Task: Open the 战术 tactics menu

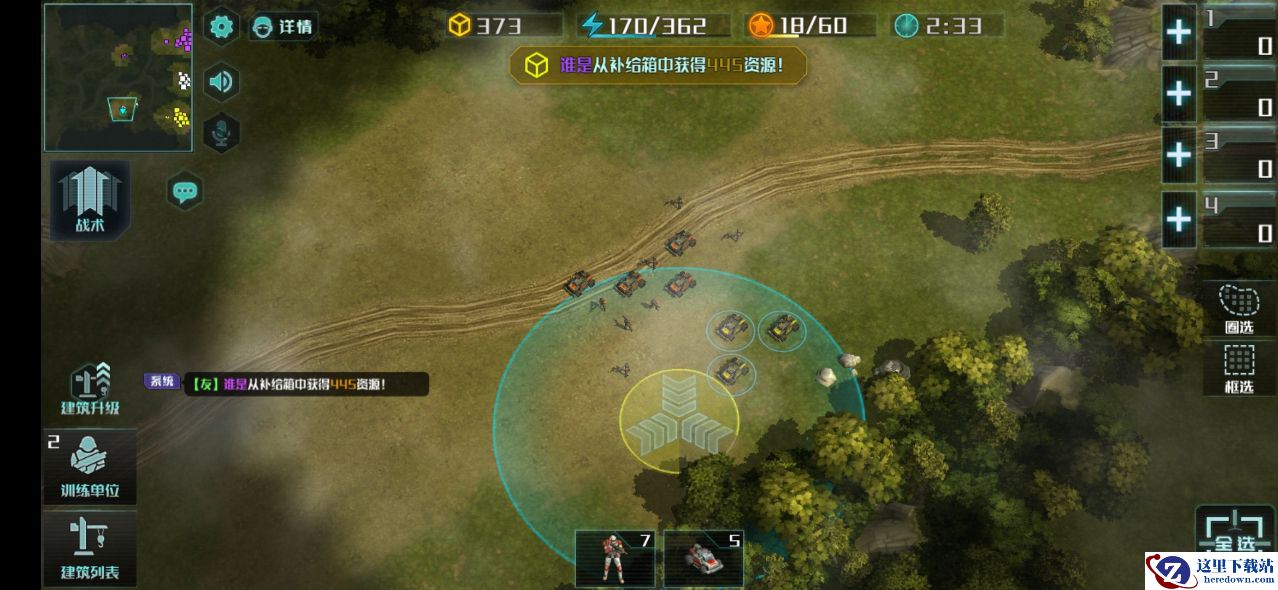Action: tap(90, 201)
